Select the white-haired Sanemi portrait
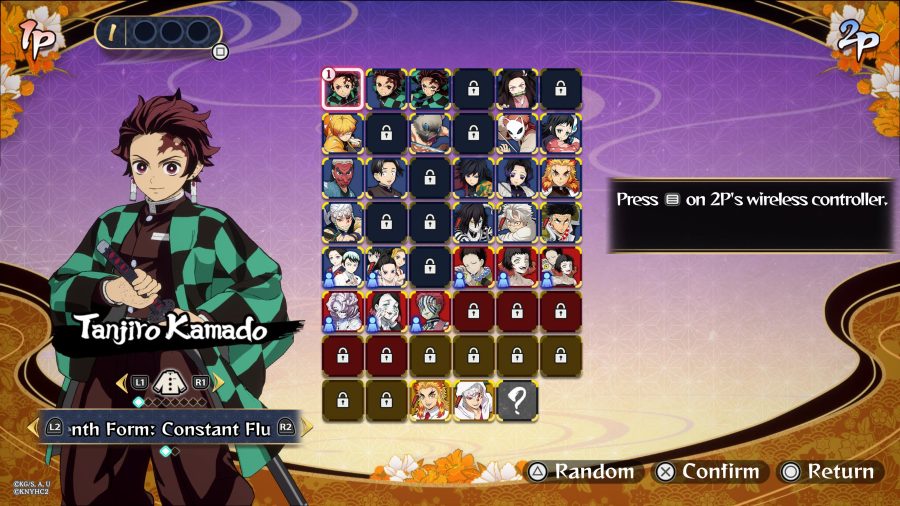Image resolution: width=900 pixels, height=506 pixels. click(x=518, y=222)
